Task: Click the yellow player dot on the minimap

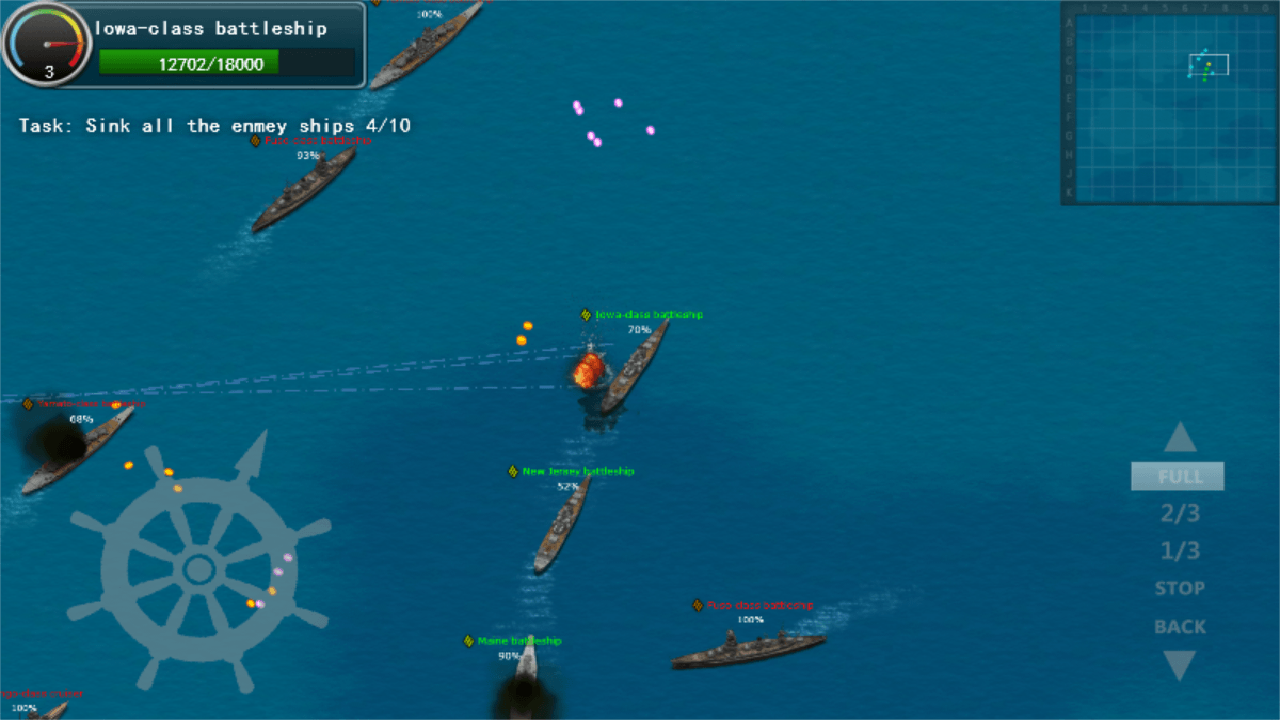Action: click(x=1209, y=64)
